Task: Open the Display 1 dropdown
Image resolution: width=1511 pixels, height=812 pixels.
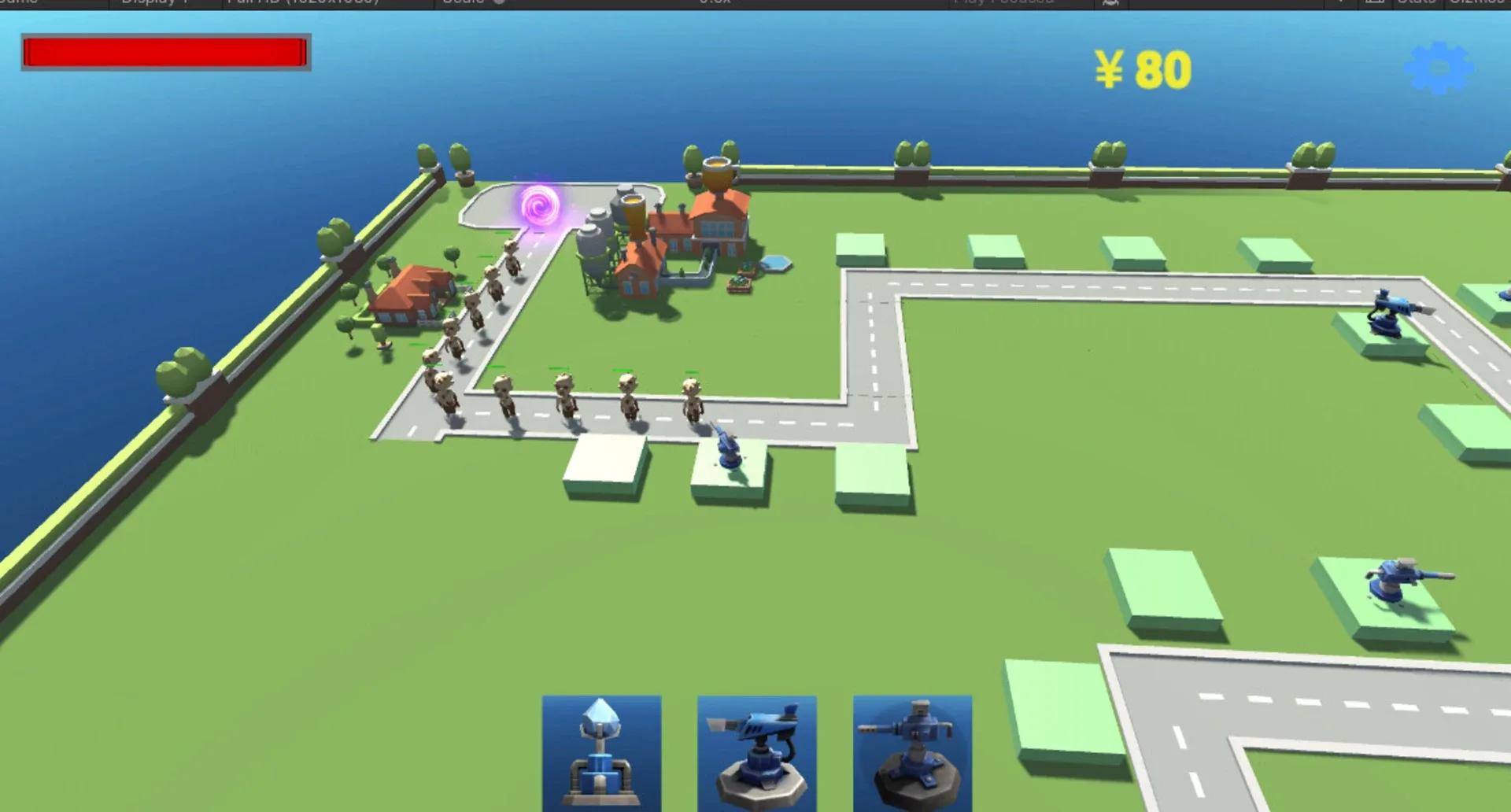Action: [x=153, y=3]
